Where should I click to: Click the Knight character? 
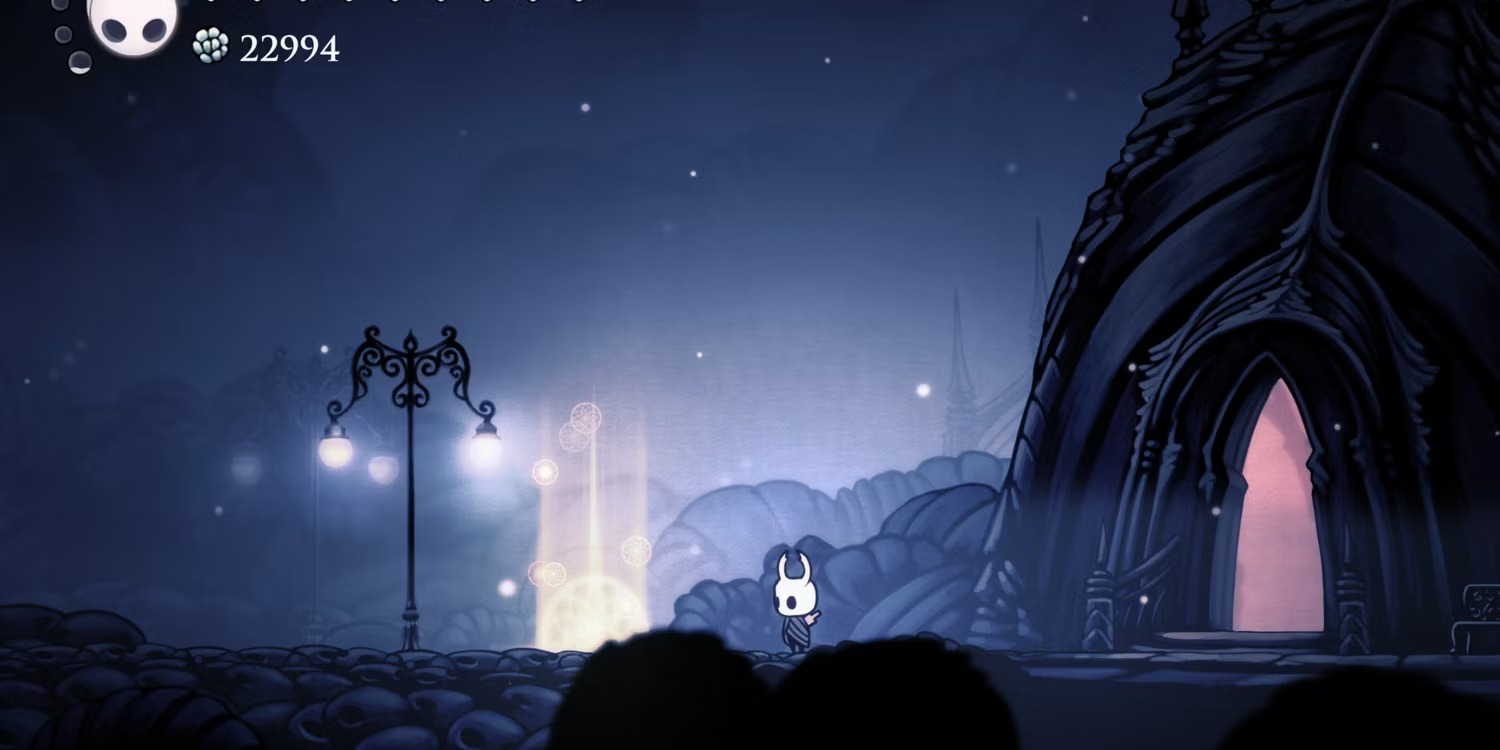(795, 600)
